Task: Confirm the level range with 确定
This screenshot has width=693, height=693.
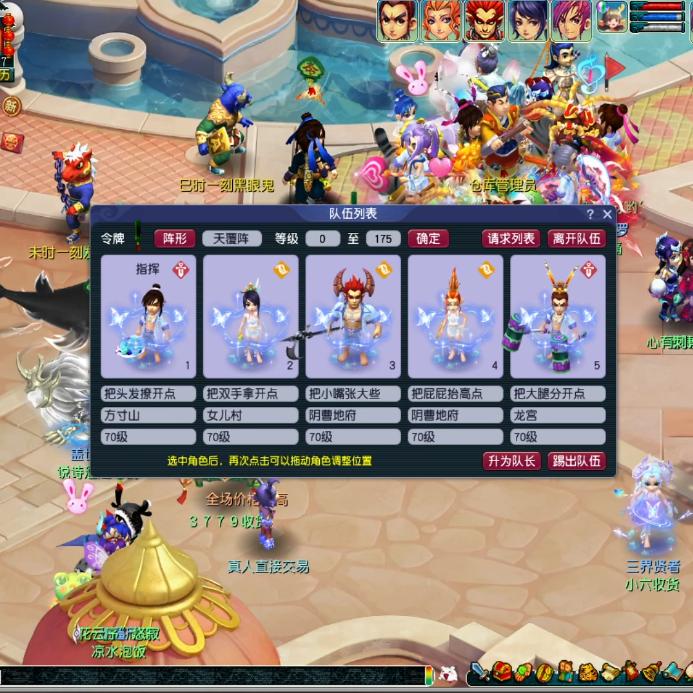Action: pos(428,238)
